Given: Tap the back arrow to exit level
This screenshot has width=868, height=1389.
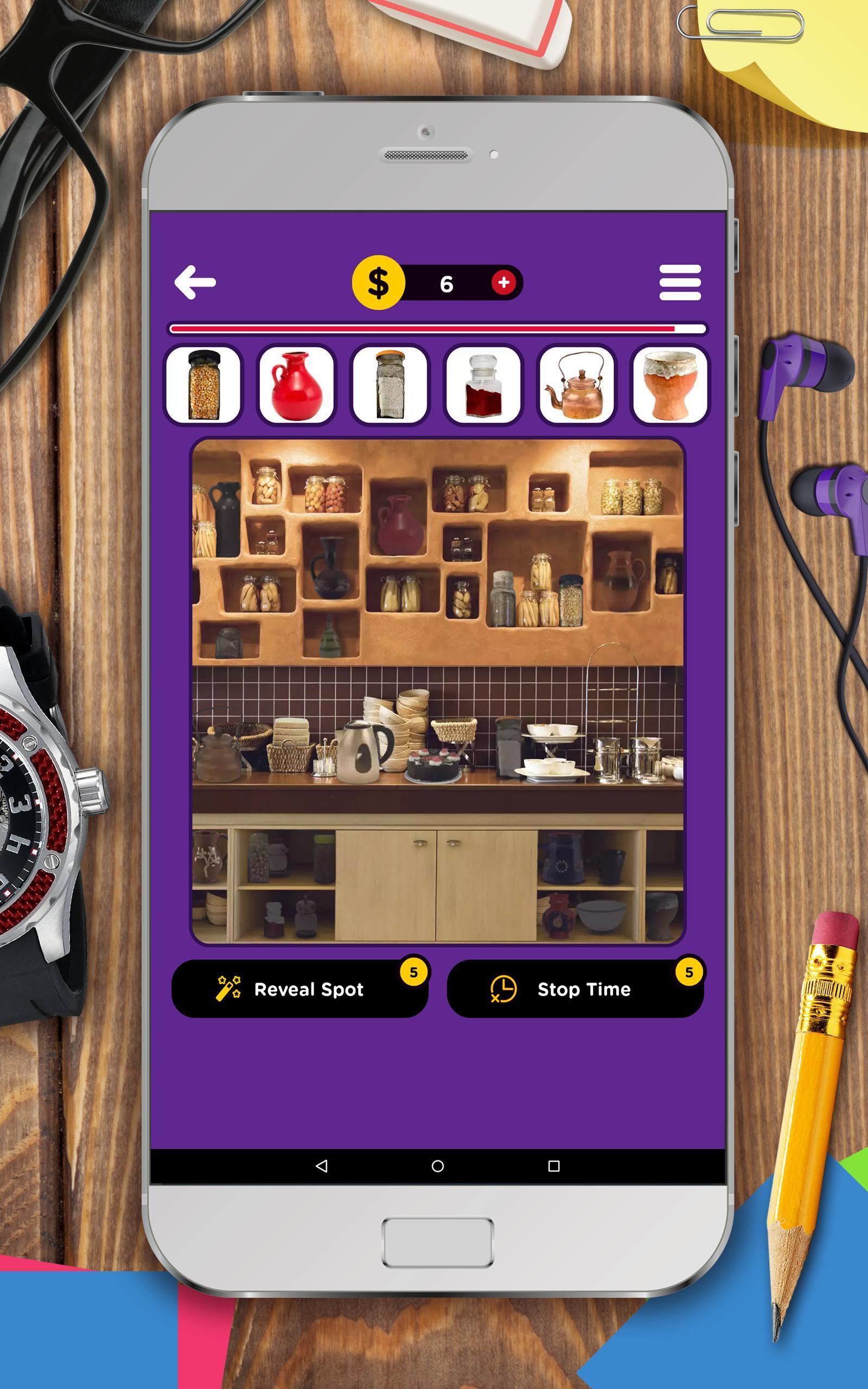Looking at the screenshot, I should click(195, 281).
